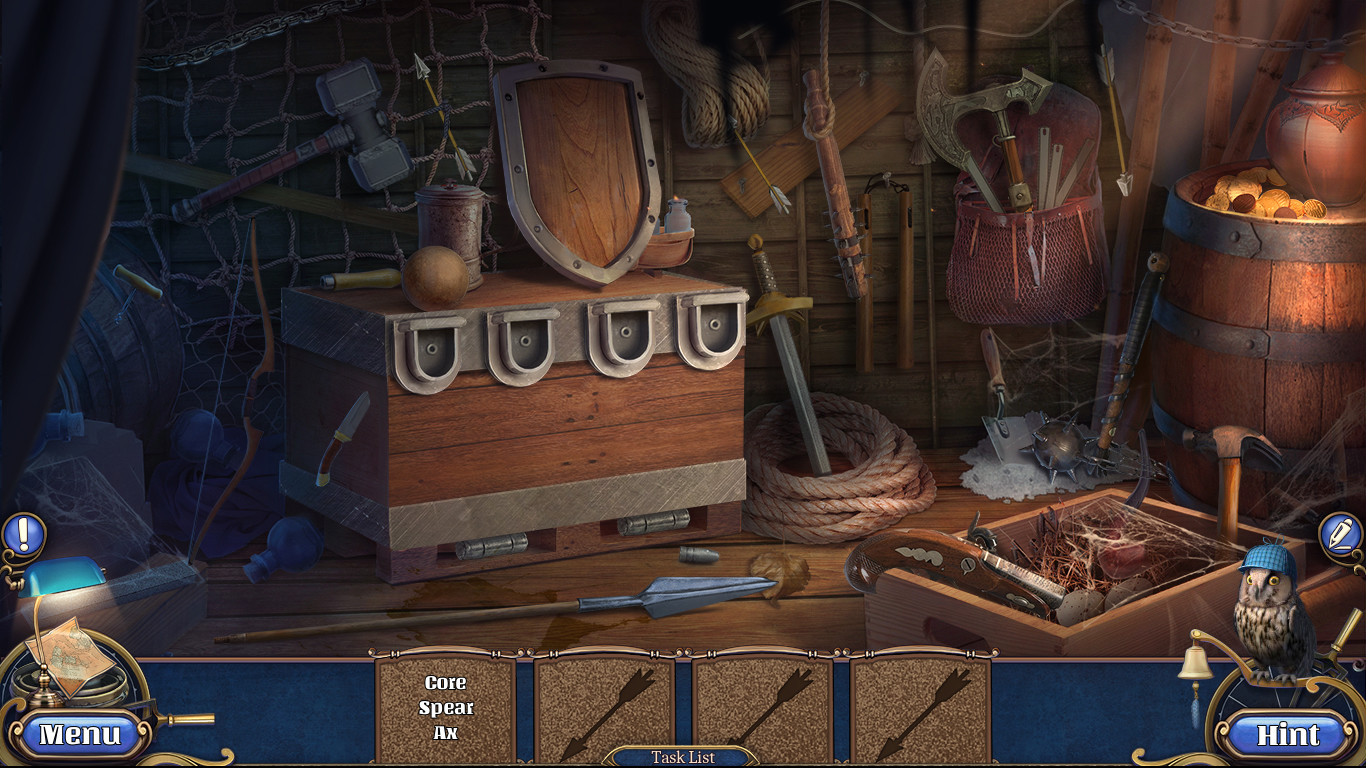Click the Hint button
The height and width of the screenshot is (768, 1366).
[1288, 734]
